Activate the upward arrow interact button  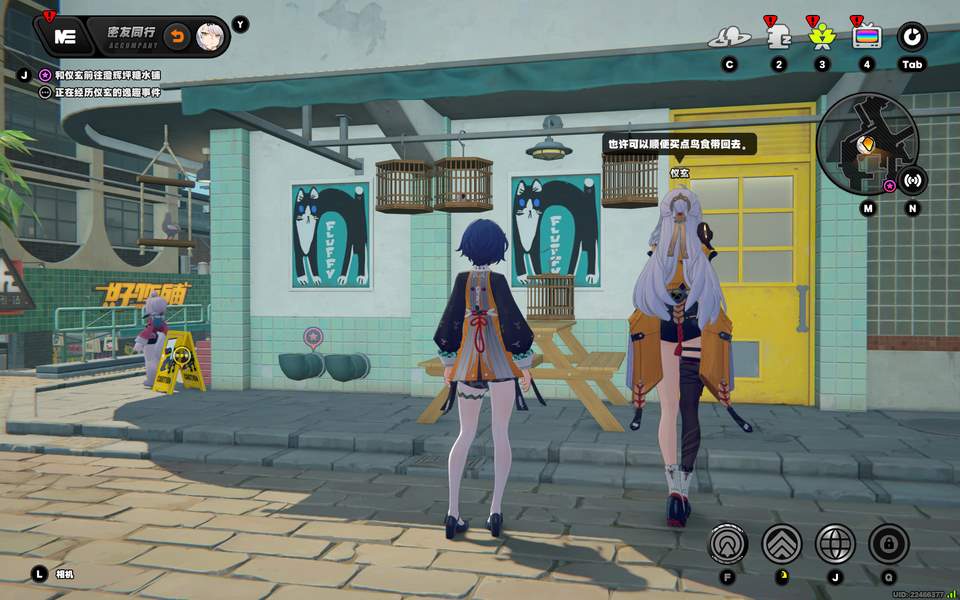[x=728, y=543]
